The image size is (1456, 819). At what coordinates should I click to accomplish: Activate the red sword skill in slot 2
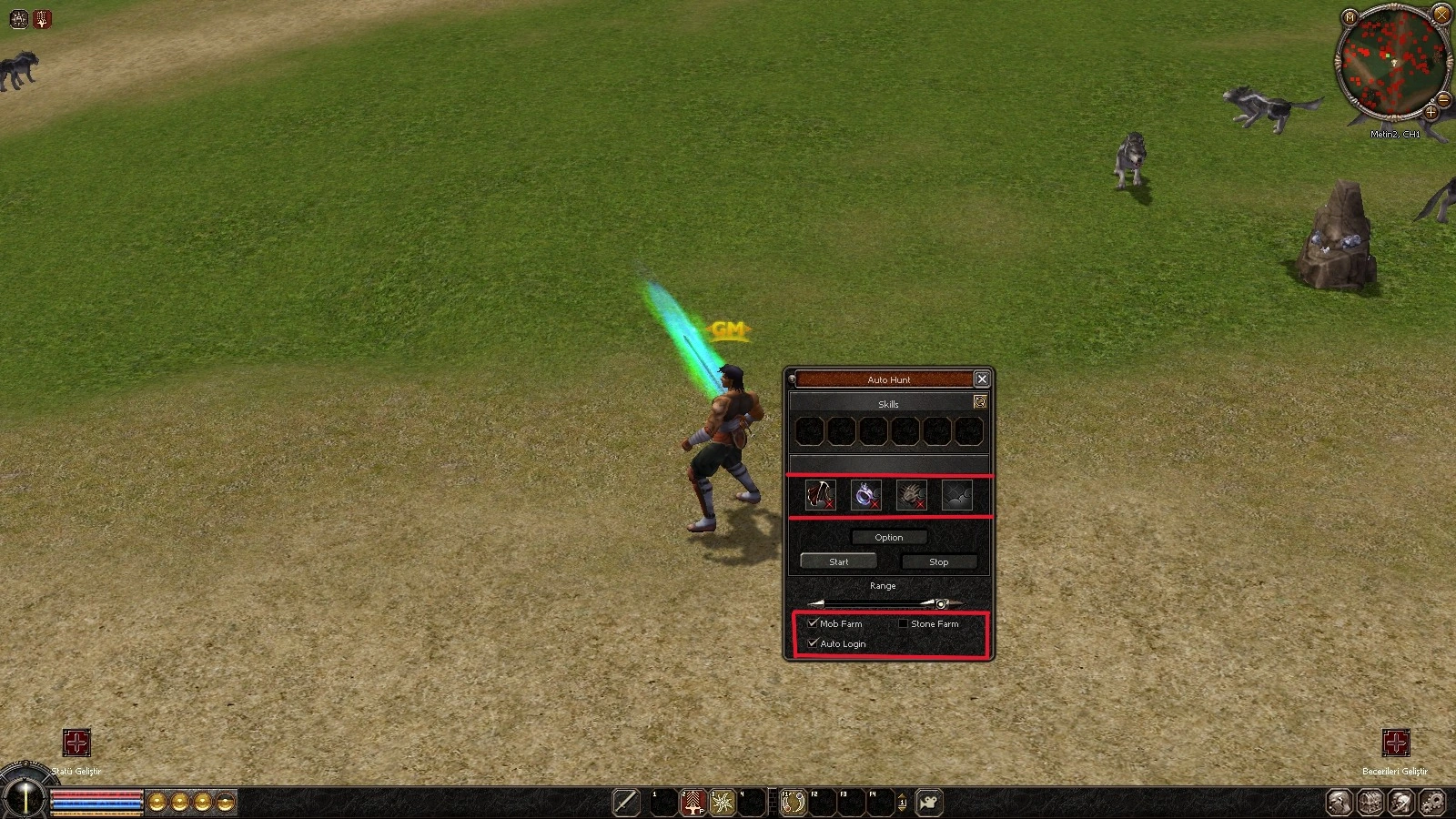(x=693, y=803)
